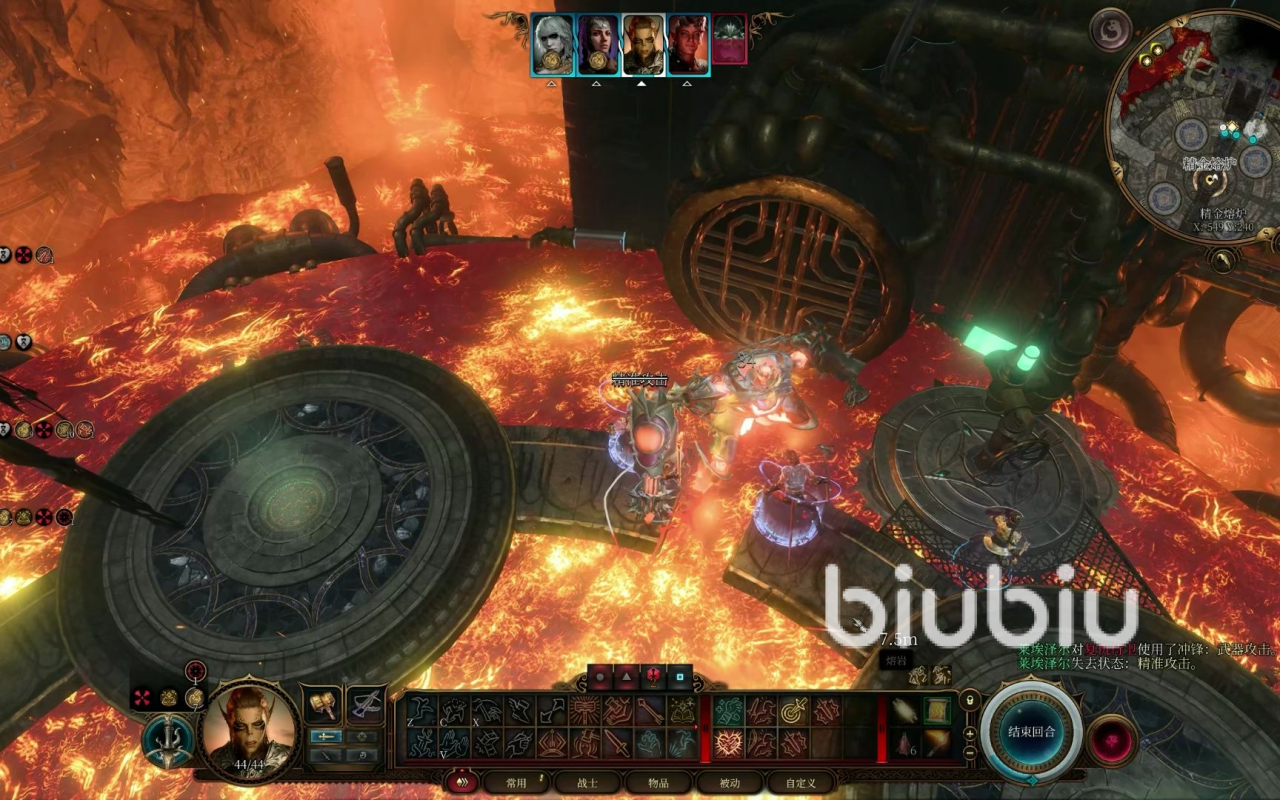This screenshot has height=800, width=1280.
Task: Switch to the 常用 hotbar tab
Action: point(515,783)
